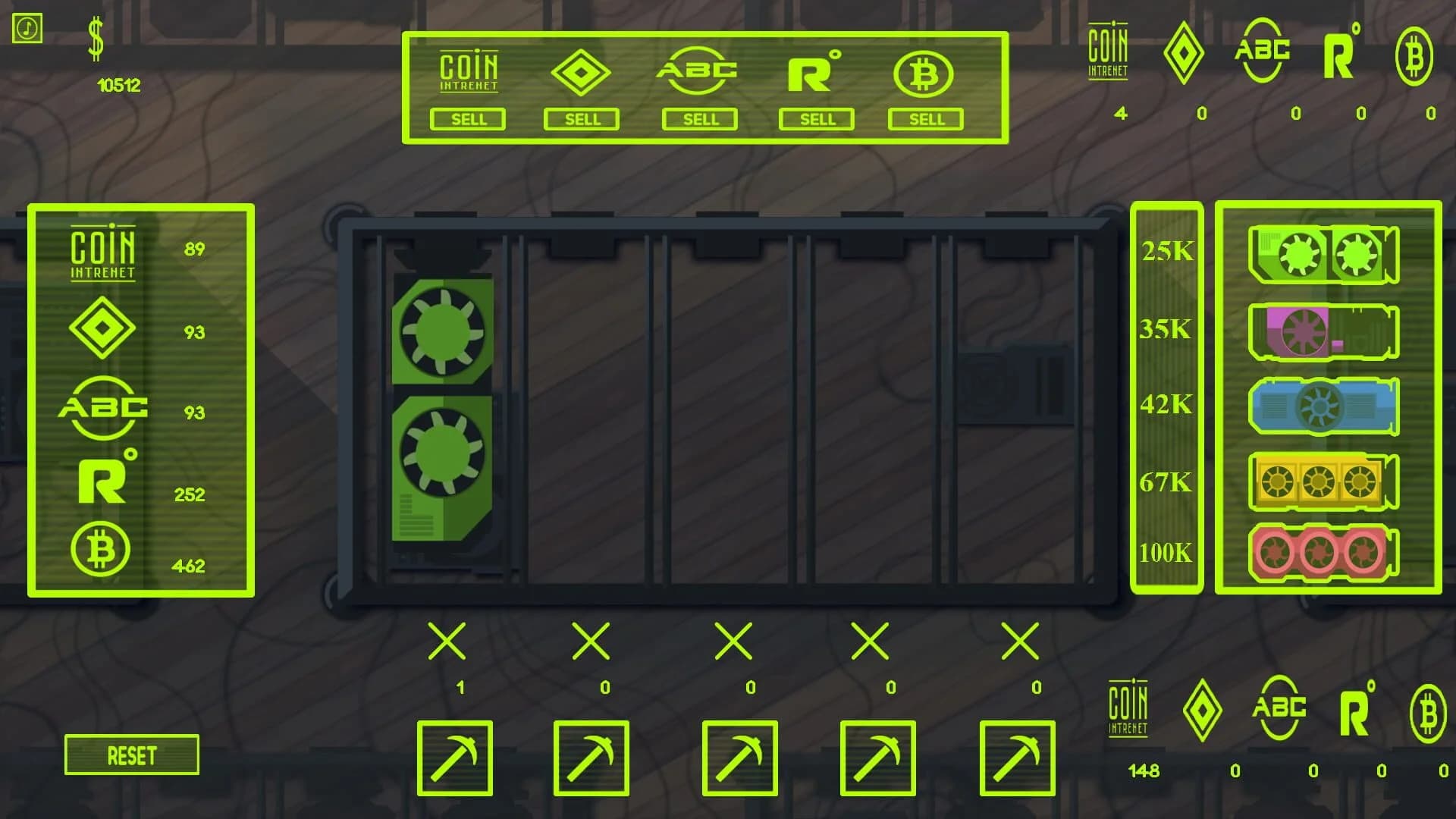Select the 42K blue GPU in shop
1456x819 pixels.
1323,408
